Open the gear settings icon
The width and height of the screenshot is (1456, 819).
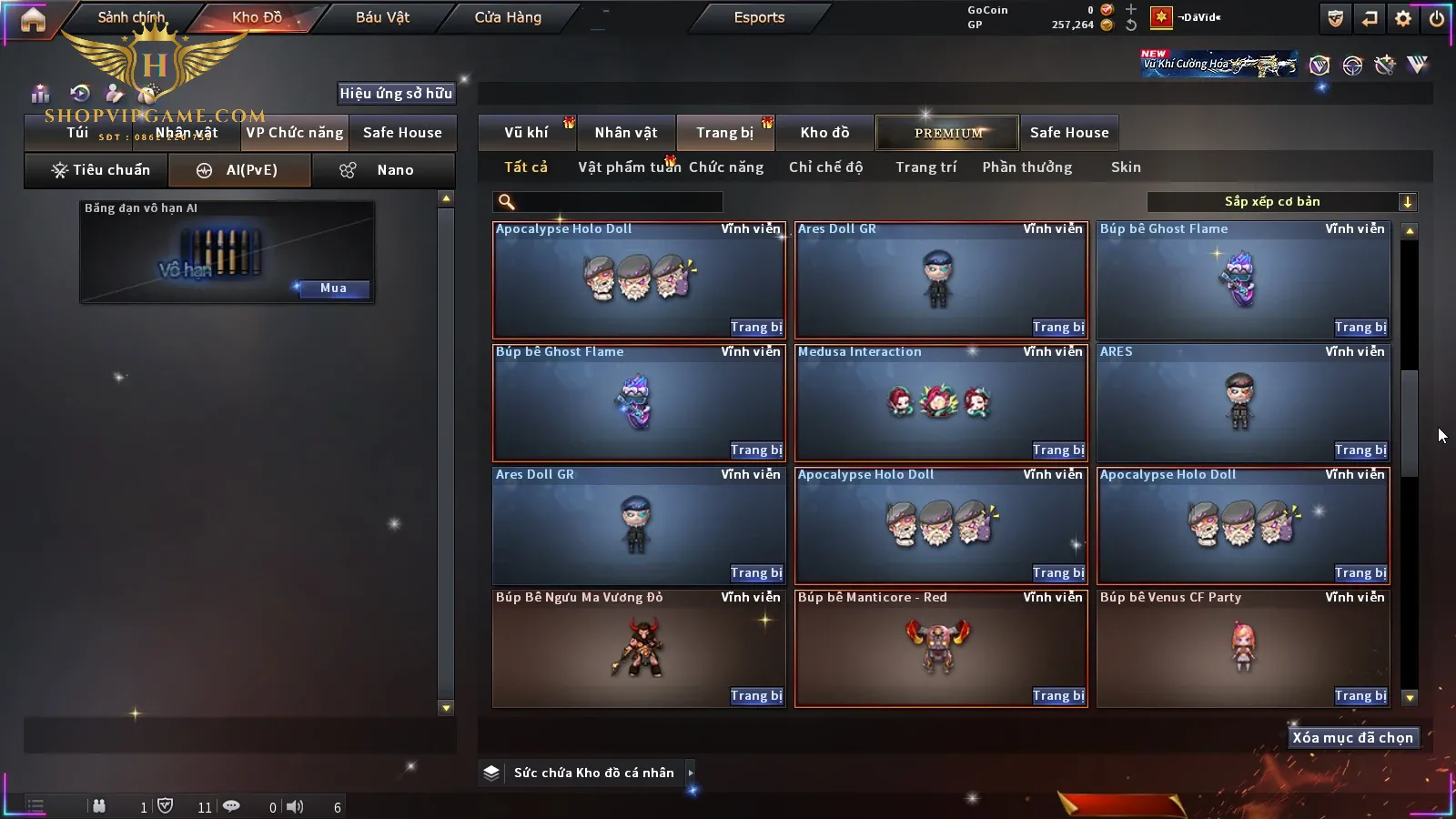[1403, 18]
